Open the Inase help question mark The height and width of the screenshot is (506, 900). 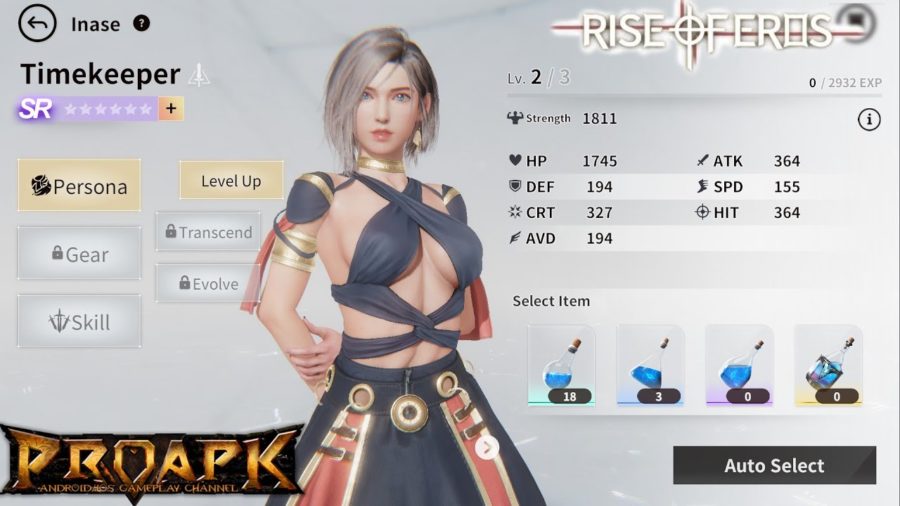tap(141, 23)
